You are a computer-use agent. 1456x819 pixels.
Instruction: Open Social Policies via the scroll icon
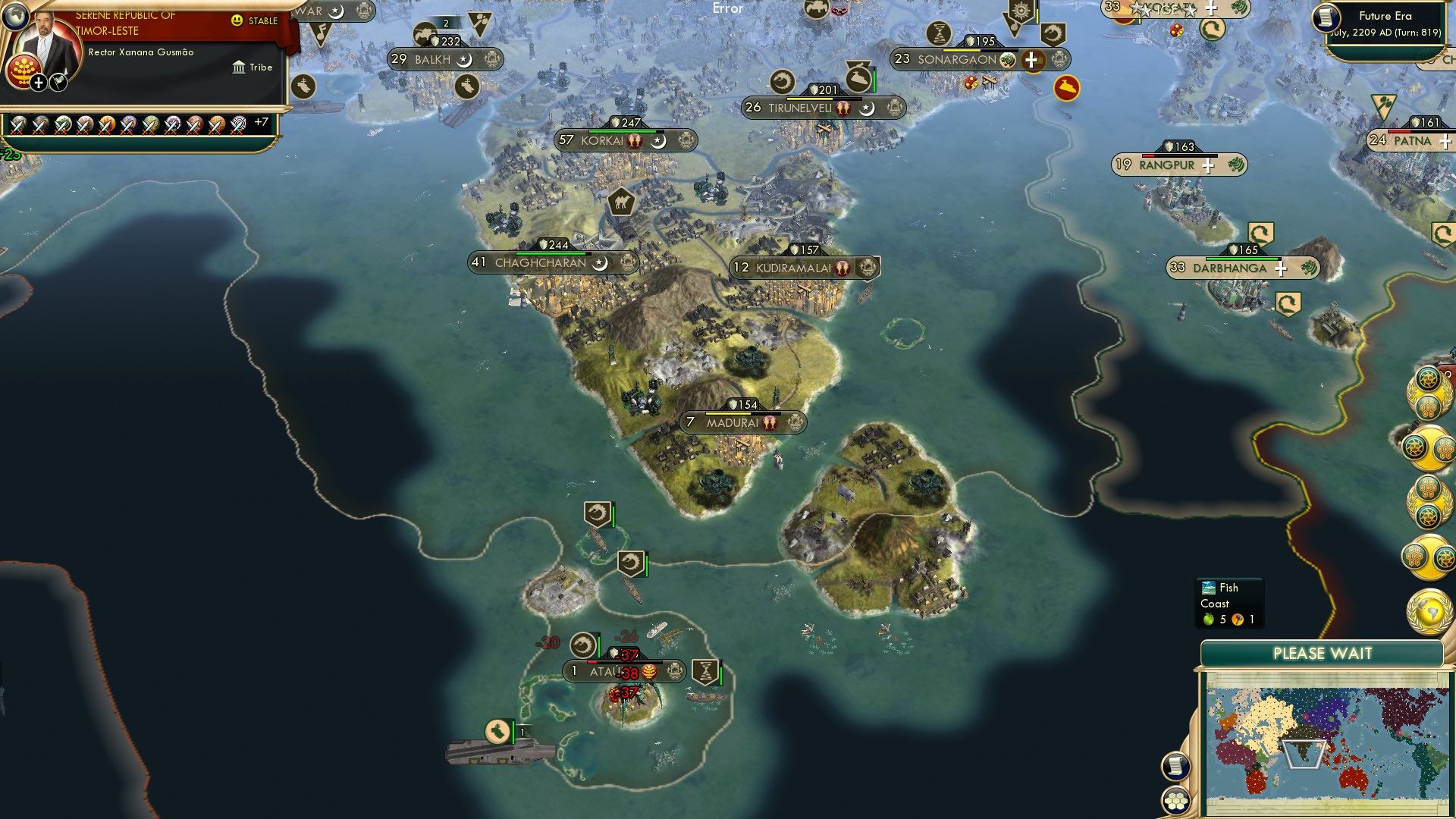[x=1175, y=765]
